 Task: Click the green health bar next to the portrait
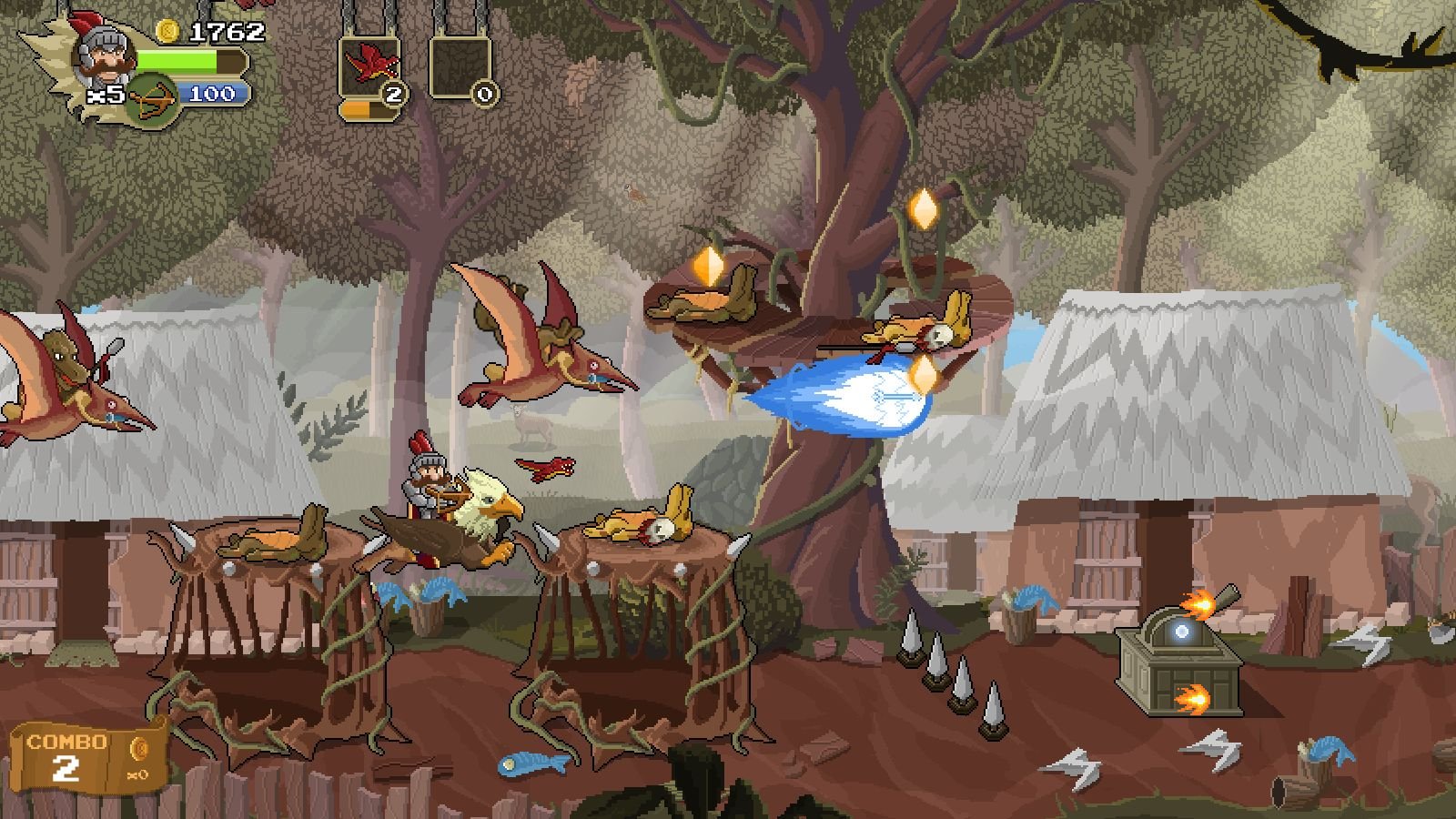(x=182, y=60)
